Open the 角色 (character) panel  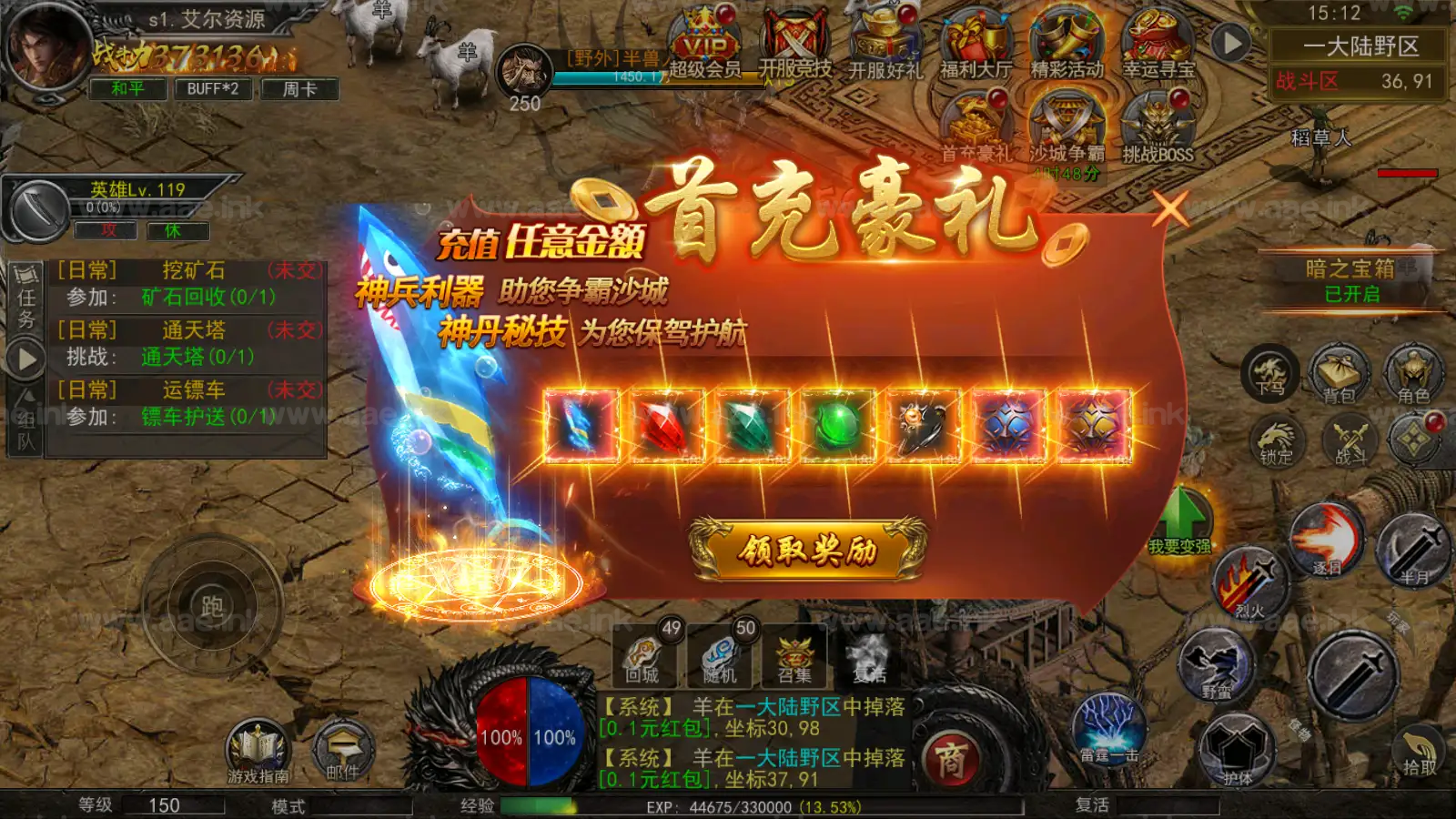(x=1413, y=373)
